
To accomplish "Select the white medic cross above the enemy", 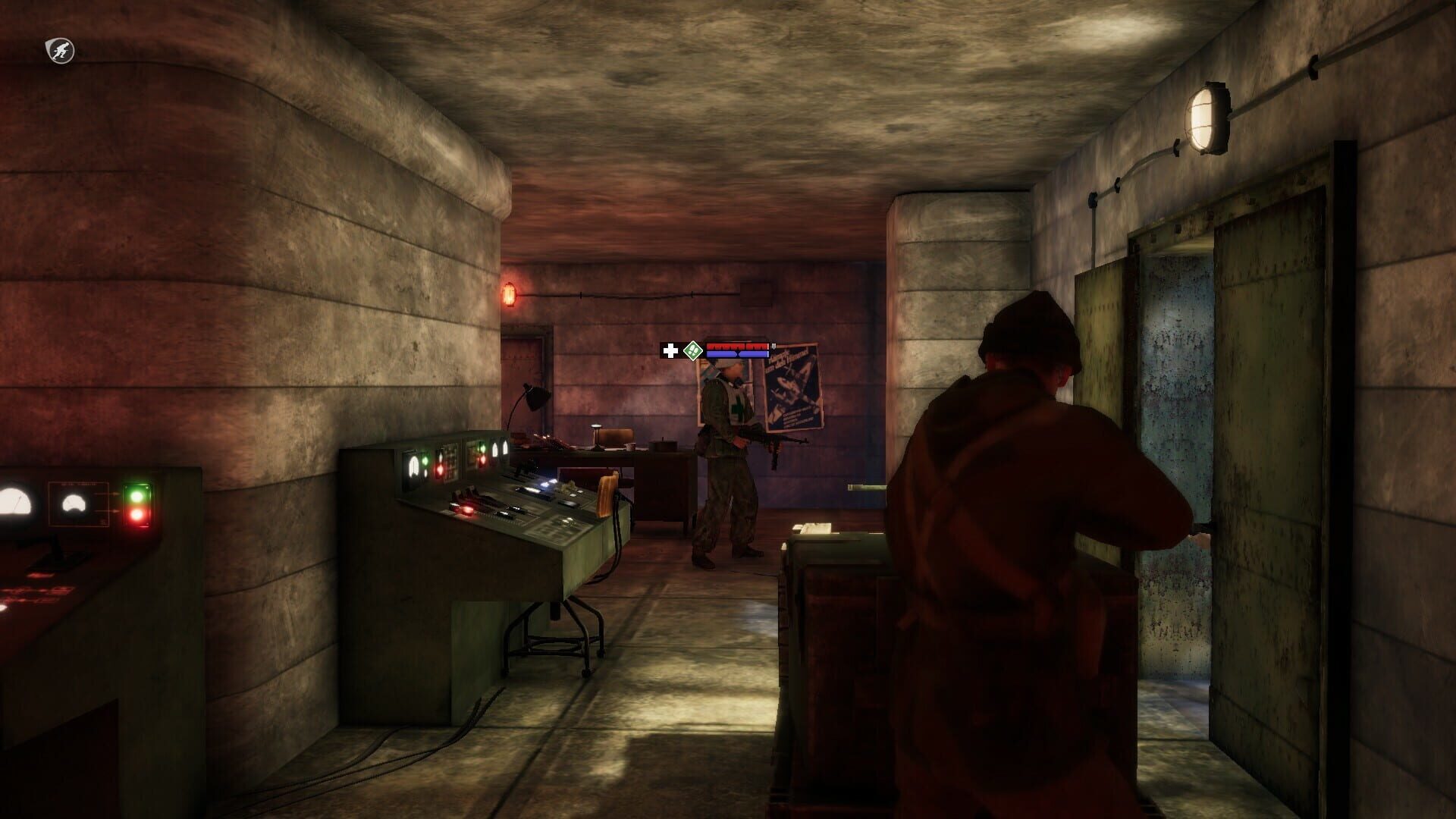I will pos(670,350).
